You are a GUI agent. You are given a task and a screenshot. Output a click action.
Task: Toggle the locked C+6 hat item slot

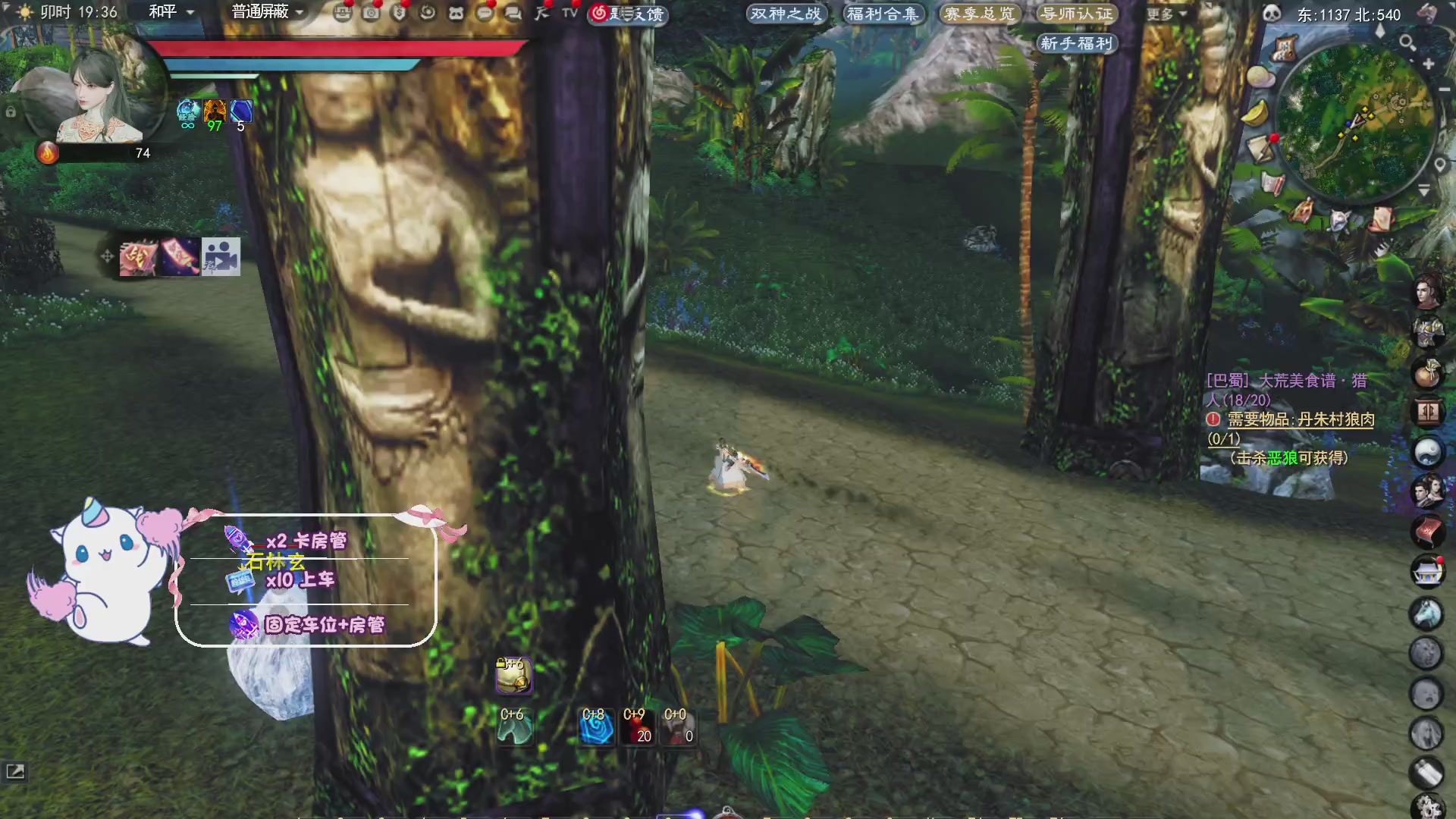pos(515,674)
